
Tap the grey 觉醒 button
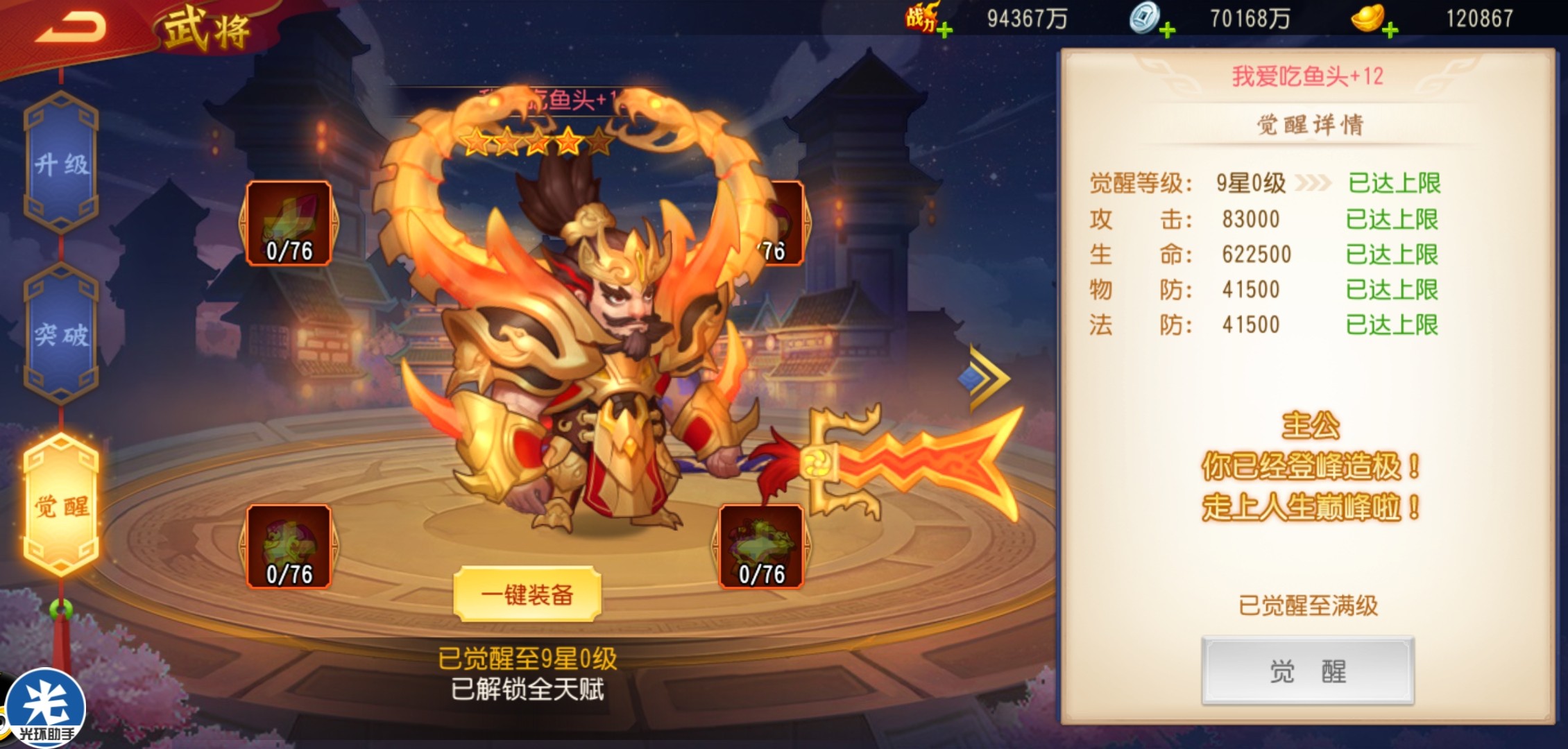(x=1307, y=671)
